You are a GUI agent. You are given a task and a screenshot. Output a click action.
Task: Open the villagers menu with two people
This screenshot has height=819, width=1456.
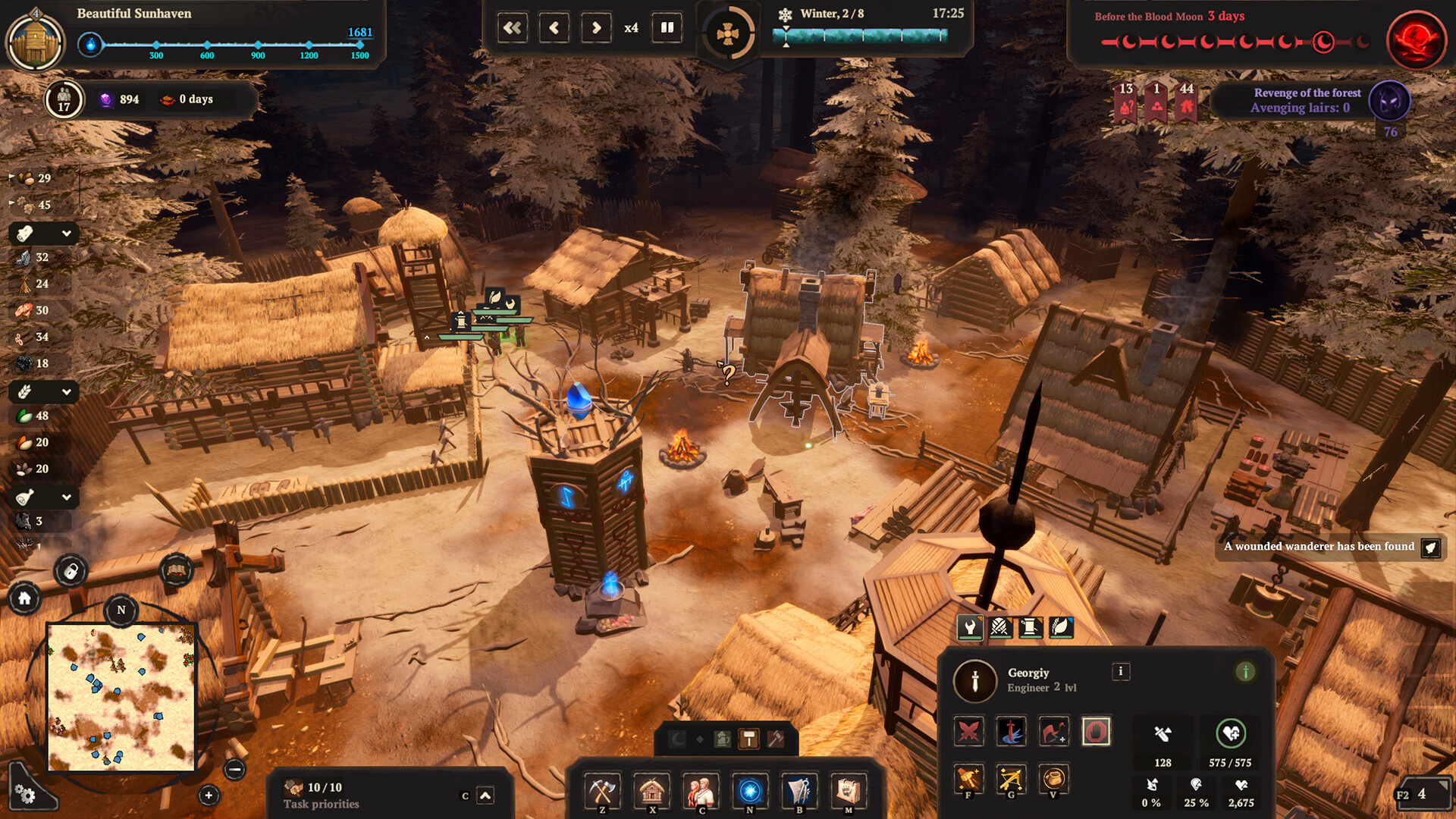click(x=701, y=791)
